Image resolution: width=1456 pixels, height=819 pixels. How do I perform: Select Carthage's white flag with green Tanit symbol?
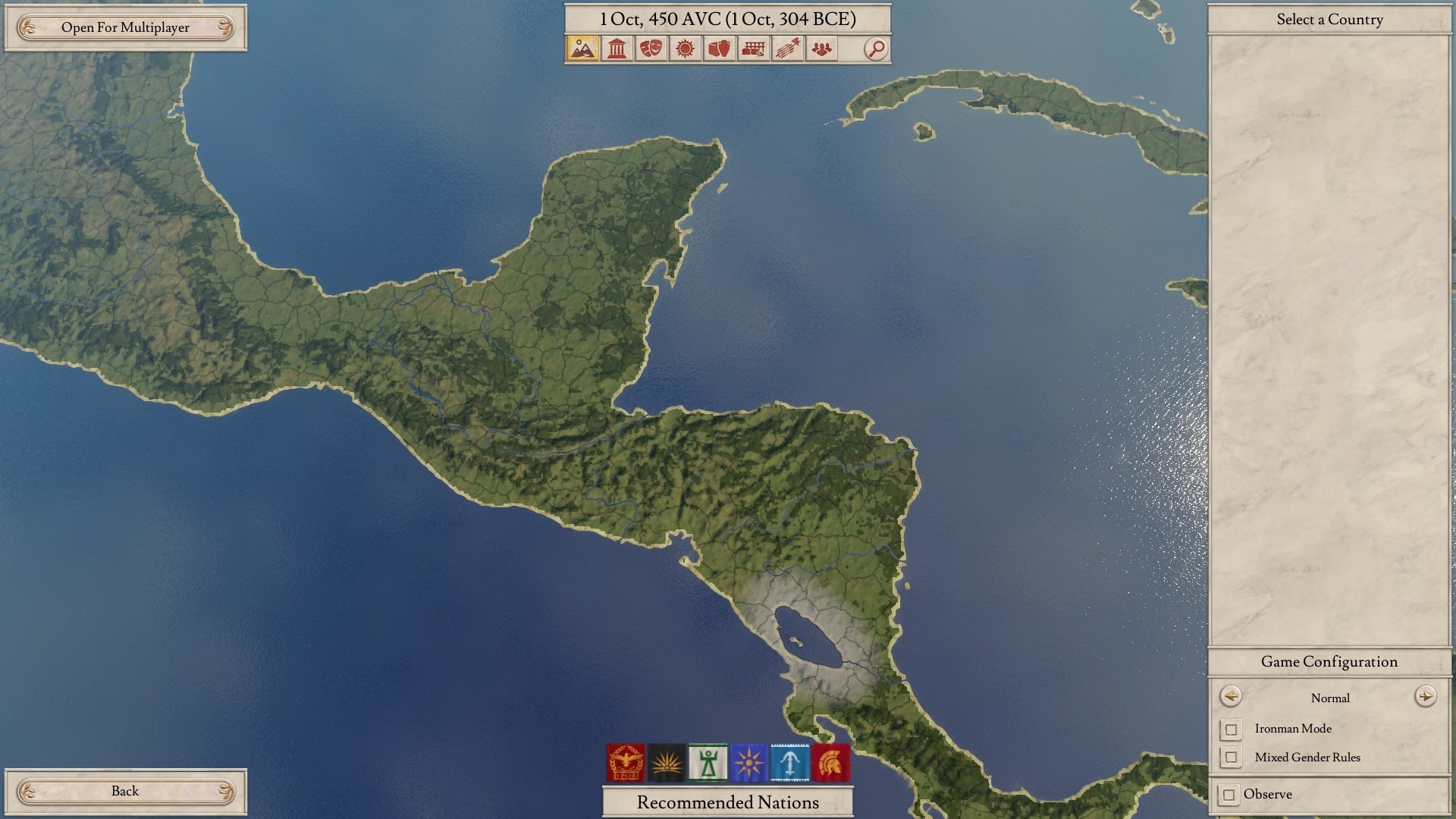click(x=708, y=762)
